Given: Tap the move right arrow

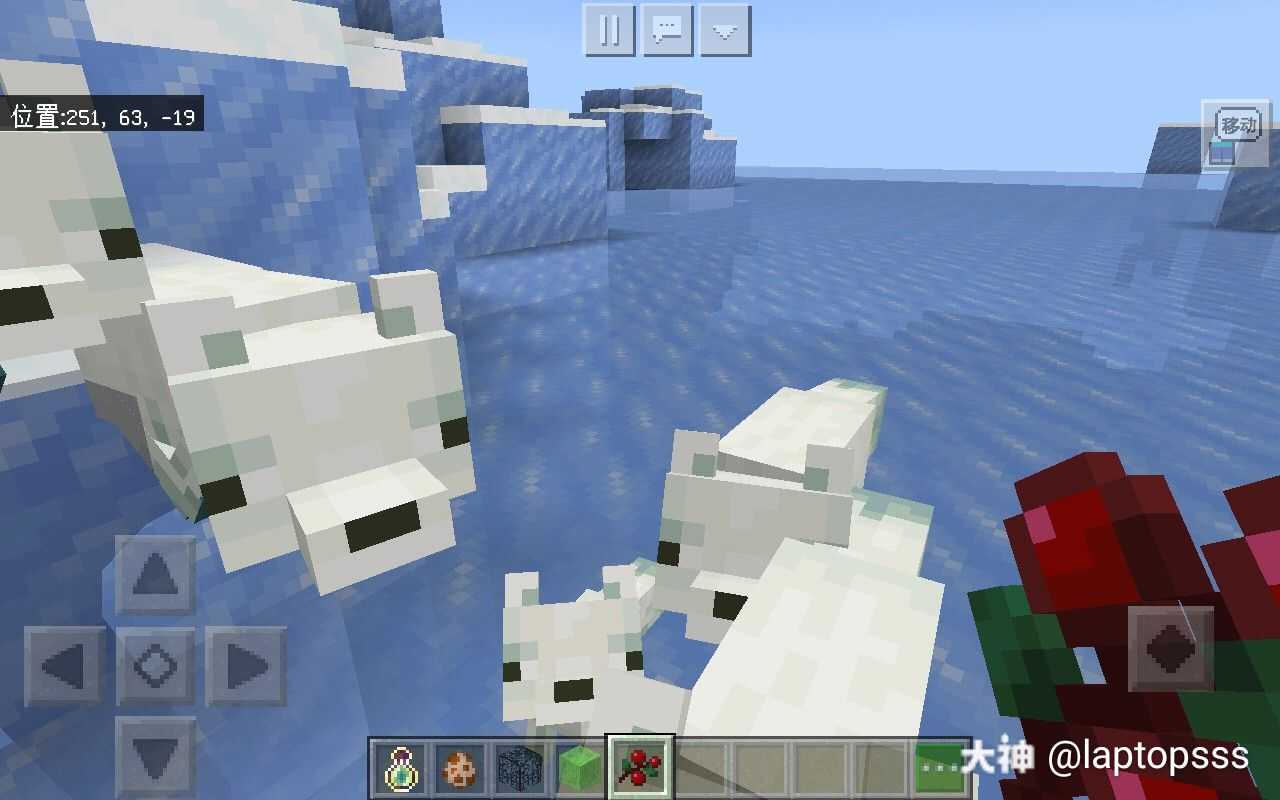Looking at the screenshot, I should pyautogui.click(x=245, y=666).
